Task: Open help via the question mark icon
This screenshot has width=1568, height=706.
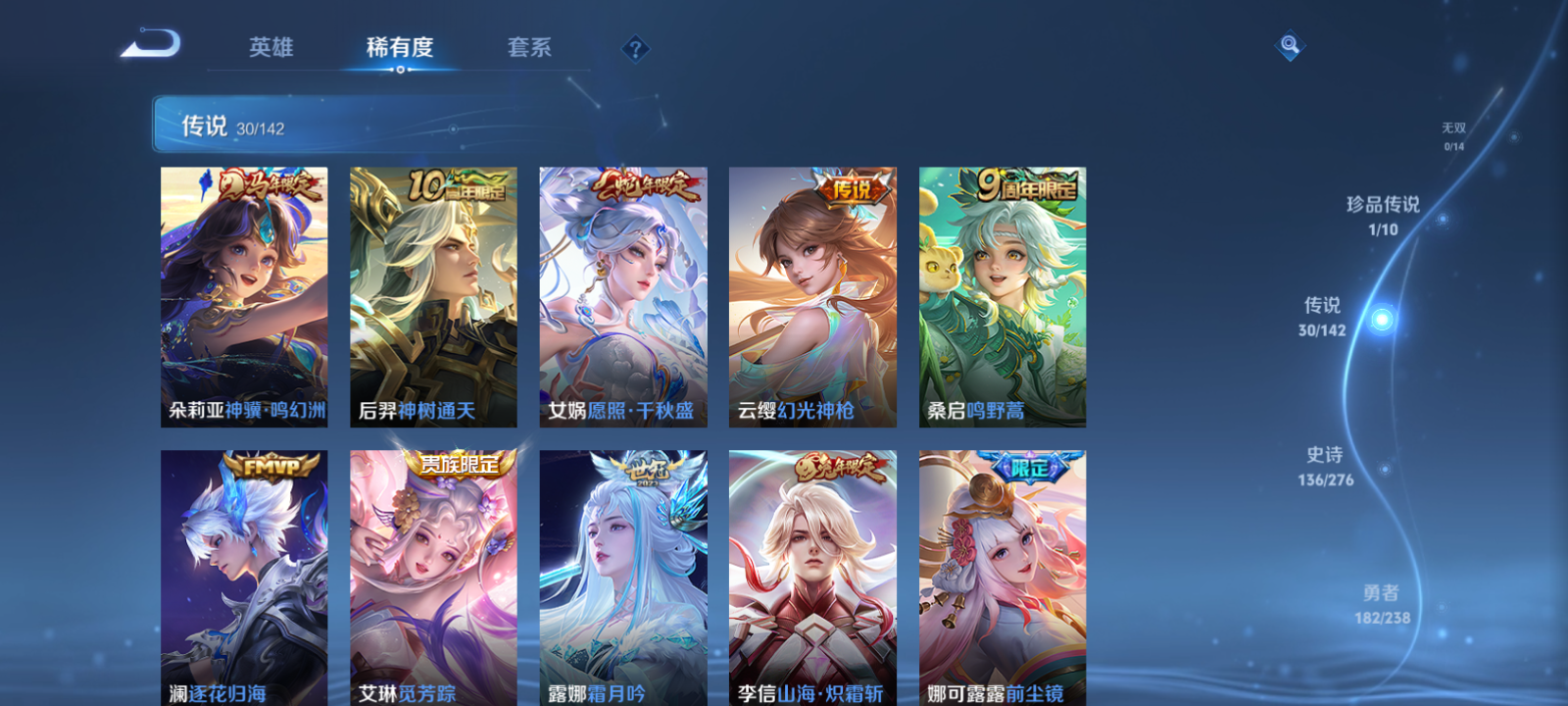Action: pos(637,47)
